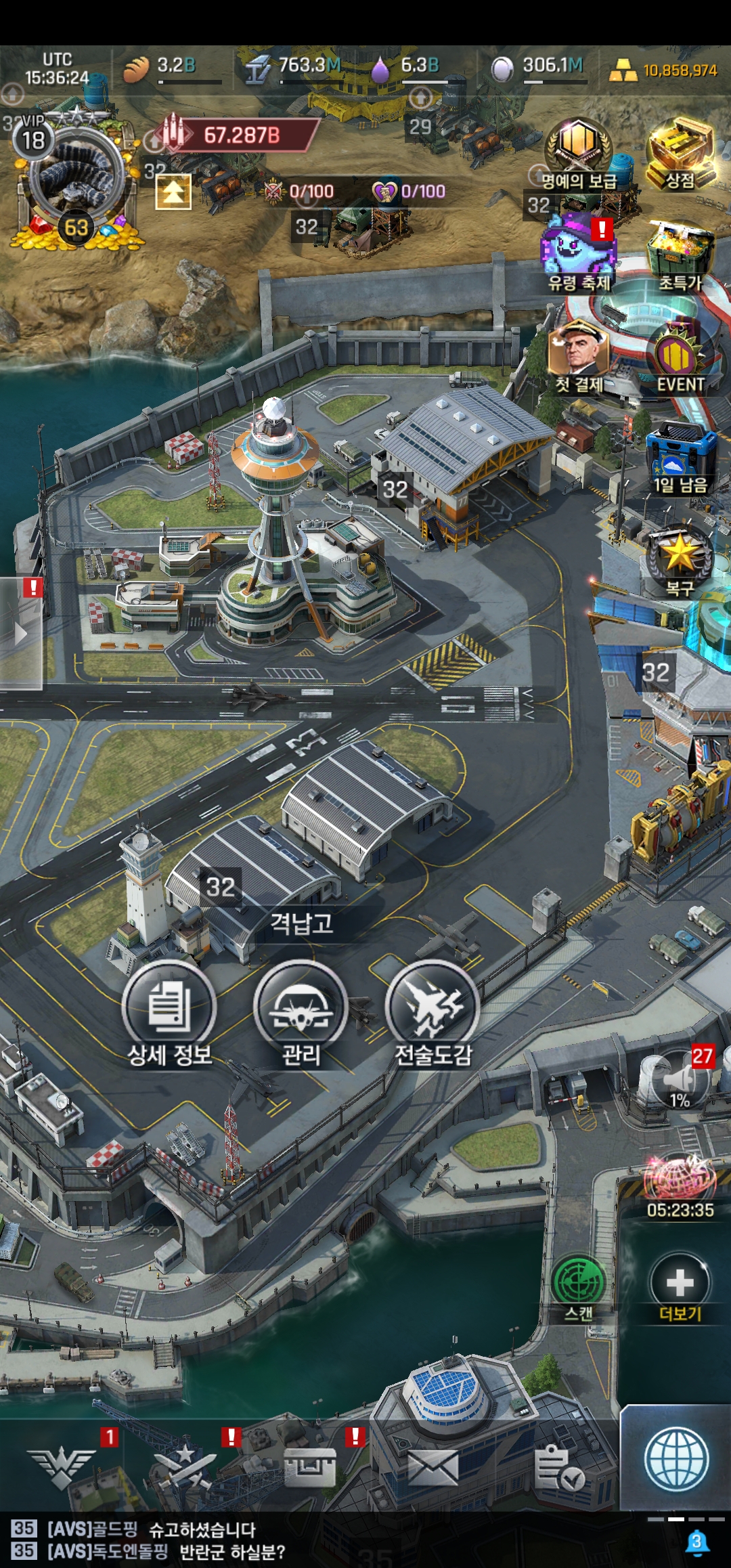The width and height of the screenshot is (731, 1568).
Task: Select the 관리 management button
Action: tap(301, 1006)
